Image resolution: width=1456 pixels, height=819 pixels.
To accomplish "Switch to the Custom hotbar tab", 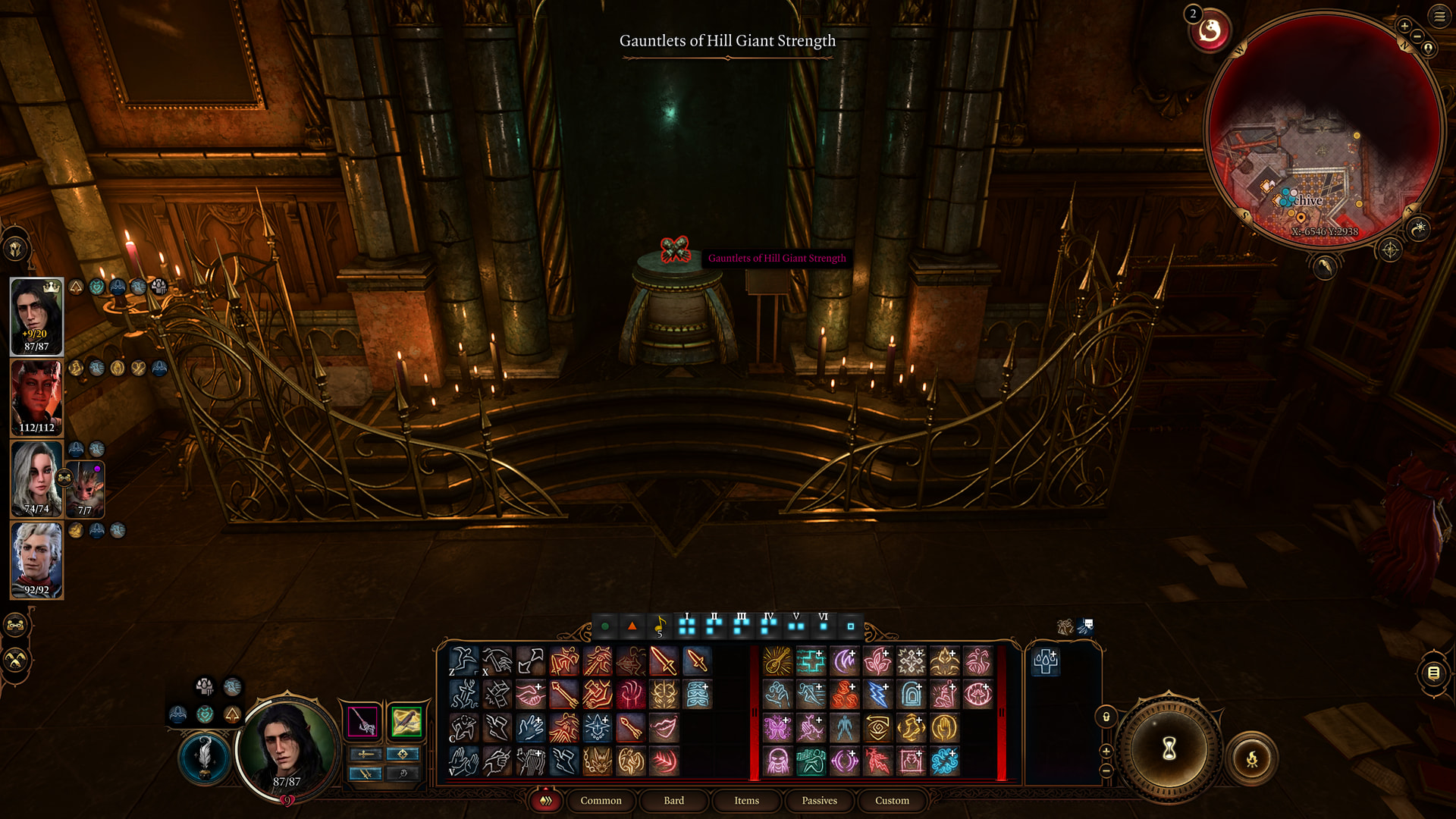I will [892, 801].
